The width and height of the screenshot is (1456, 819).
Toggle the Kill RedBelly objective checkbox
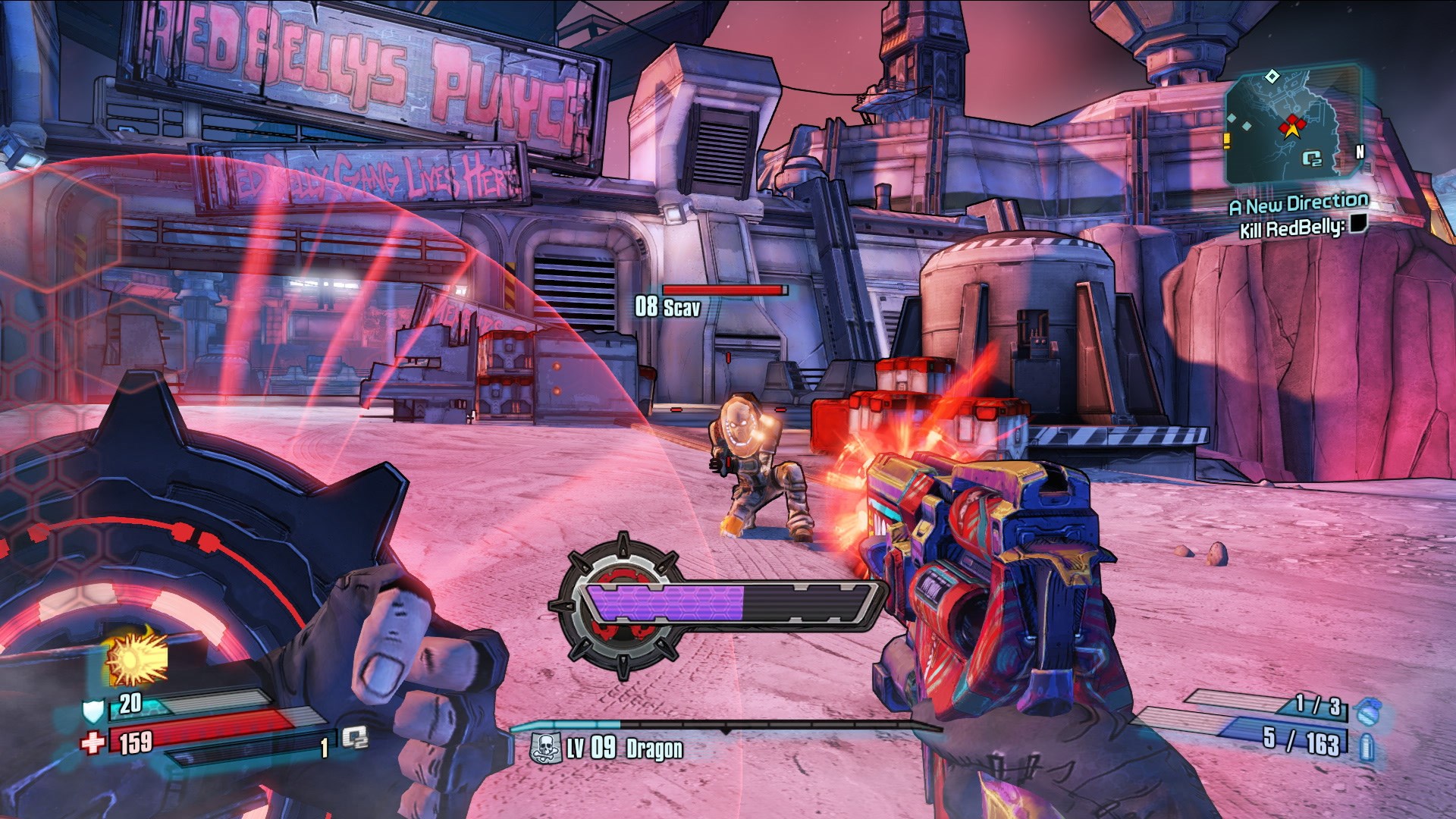tap(1358, 225)
